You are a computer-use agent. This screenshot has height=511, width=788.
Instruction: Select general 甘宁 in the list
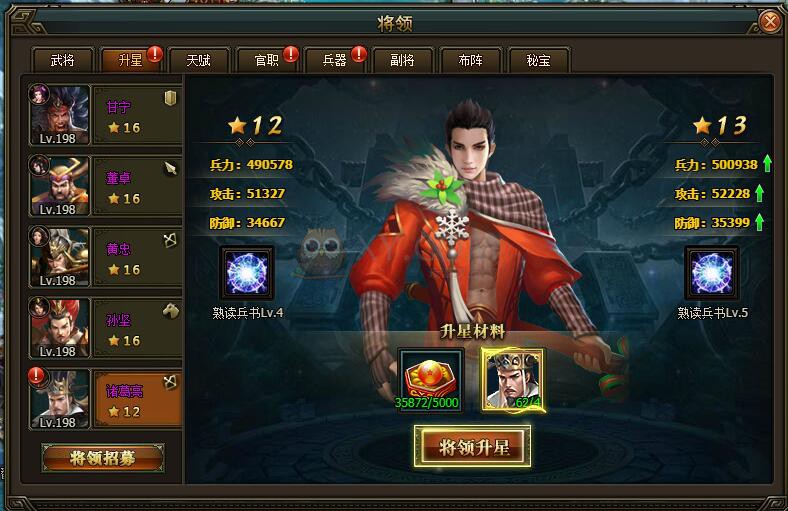pyautogui.click(x=104, y=115)
